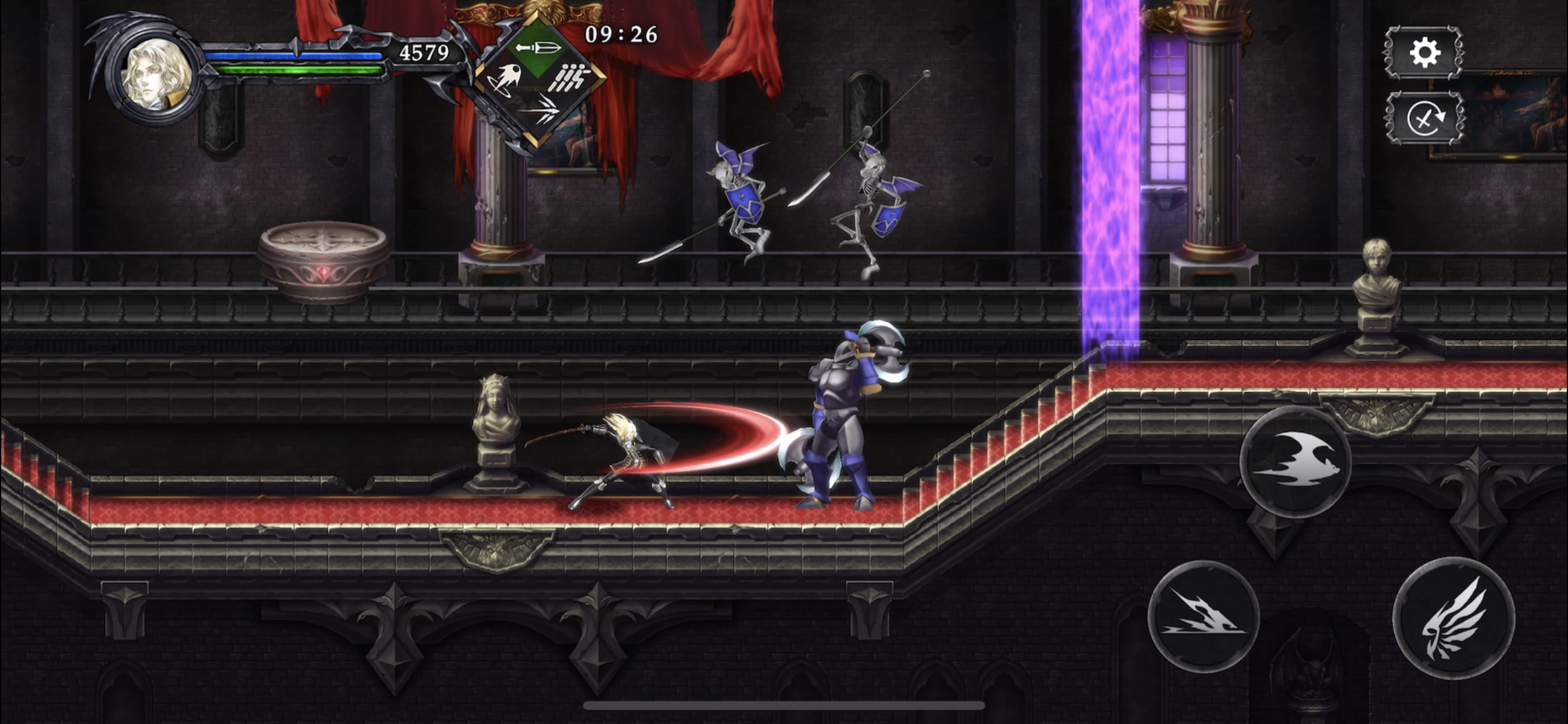Activate the slash attack button
The image size is (1568, 724).
coord(1203,616)
